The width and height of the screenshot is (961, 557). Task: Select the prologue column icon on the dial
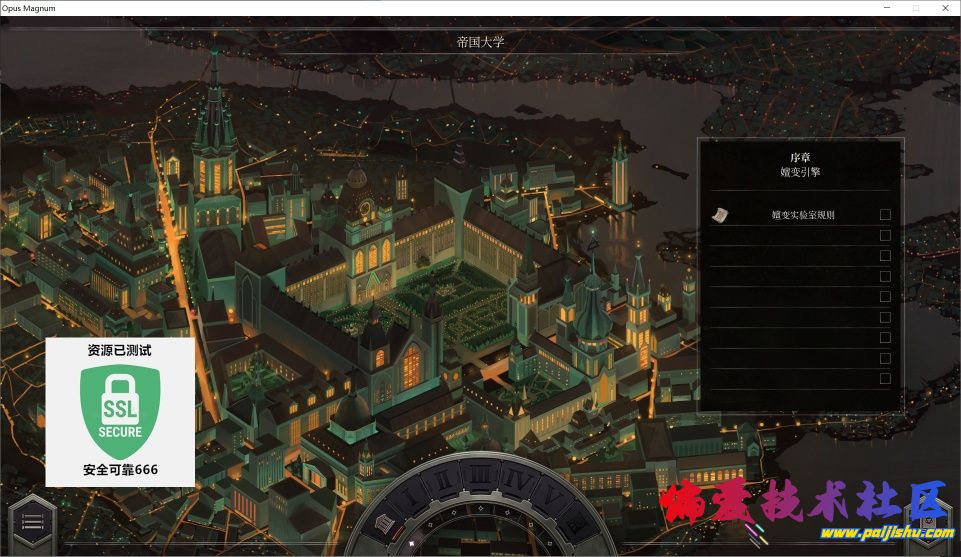point(382,522)
